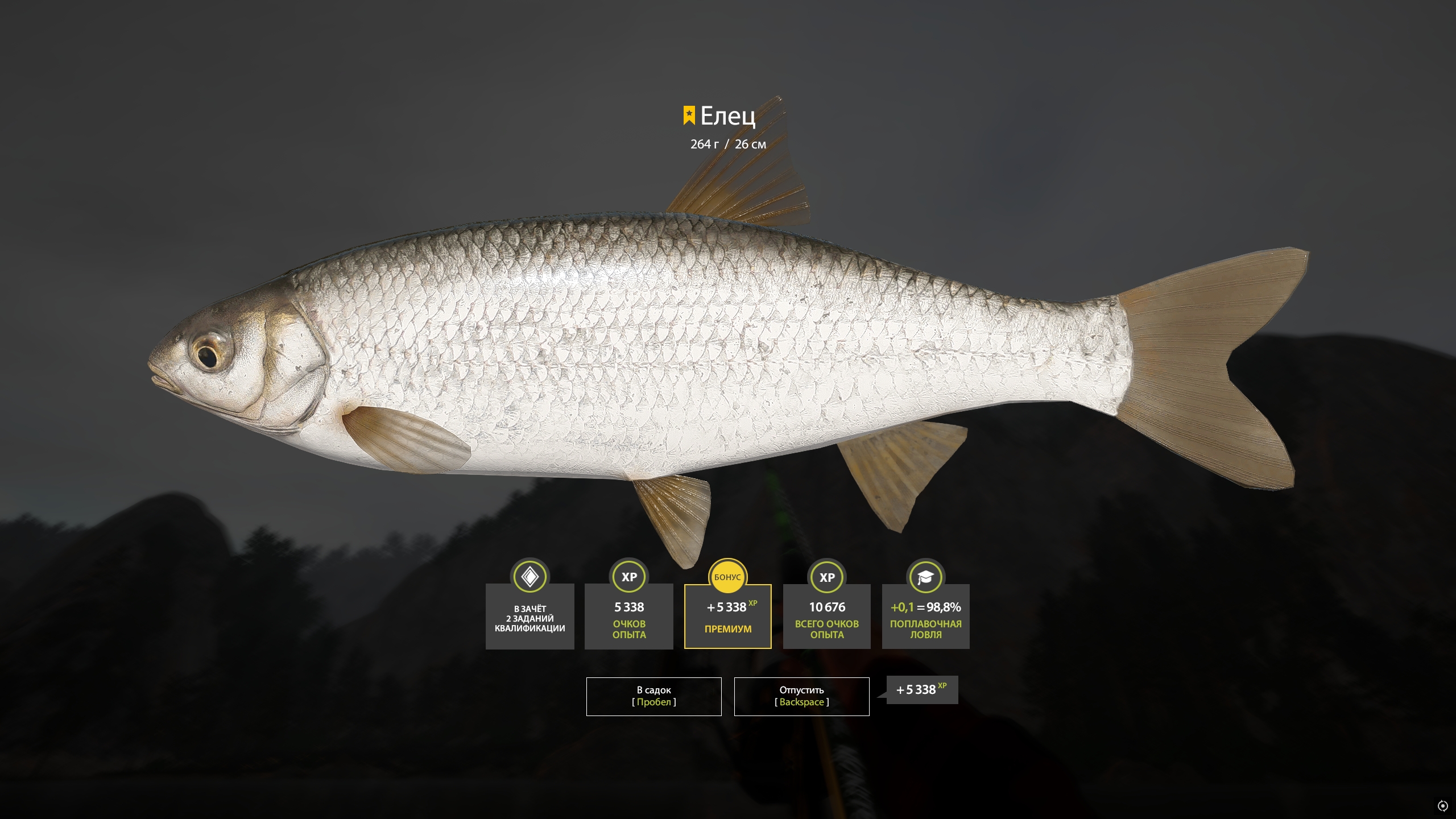
Task: Select the qualification badge icon above the tasks panel
Action: pyautogui.click(x=529, y=577)
